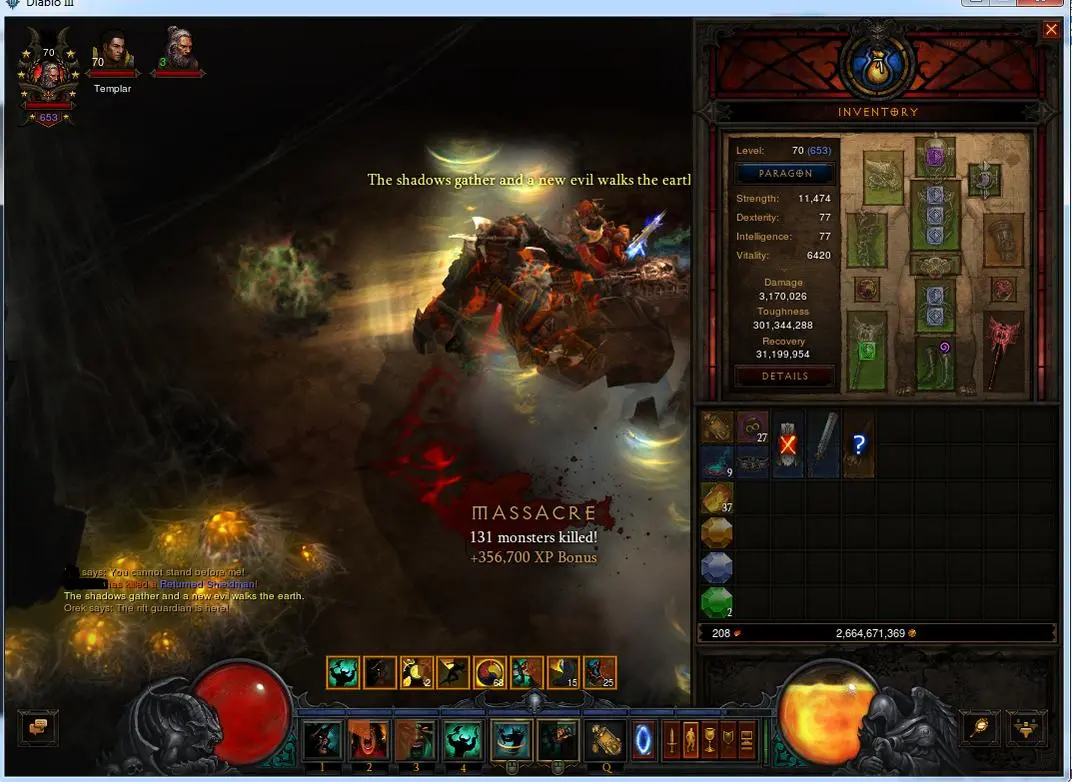This screenshot has height=782, width=1072.
Task: Show character Details stats
Action: coord(785,376)
